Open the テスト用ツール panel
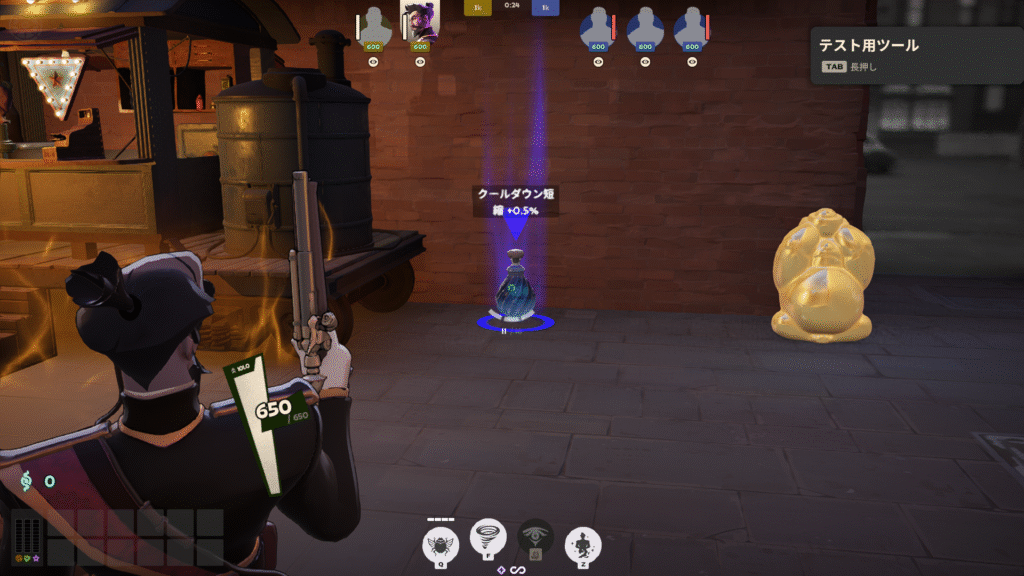Screen dimensions: 1024x576 915,54
